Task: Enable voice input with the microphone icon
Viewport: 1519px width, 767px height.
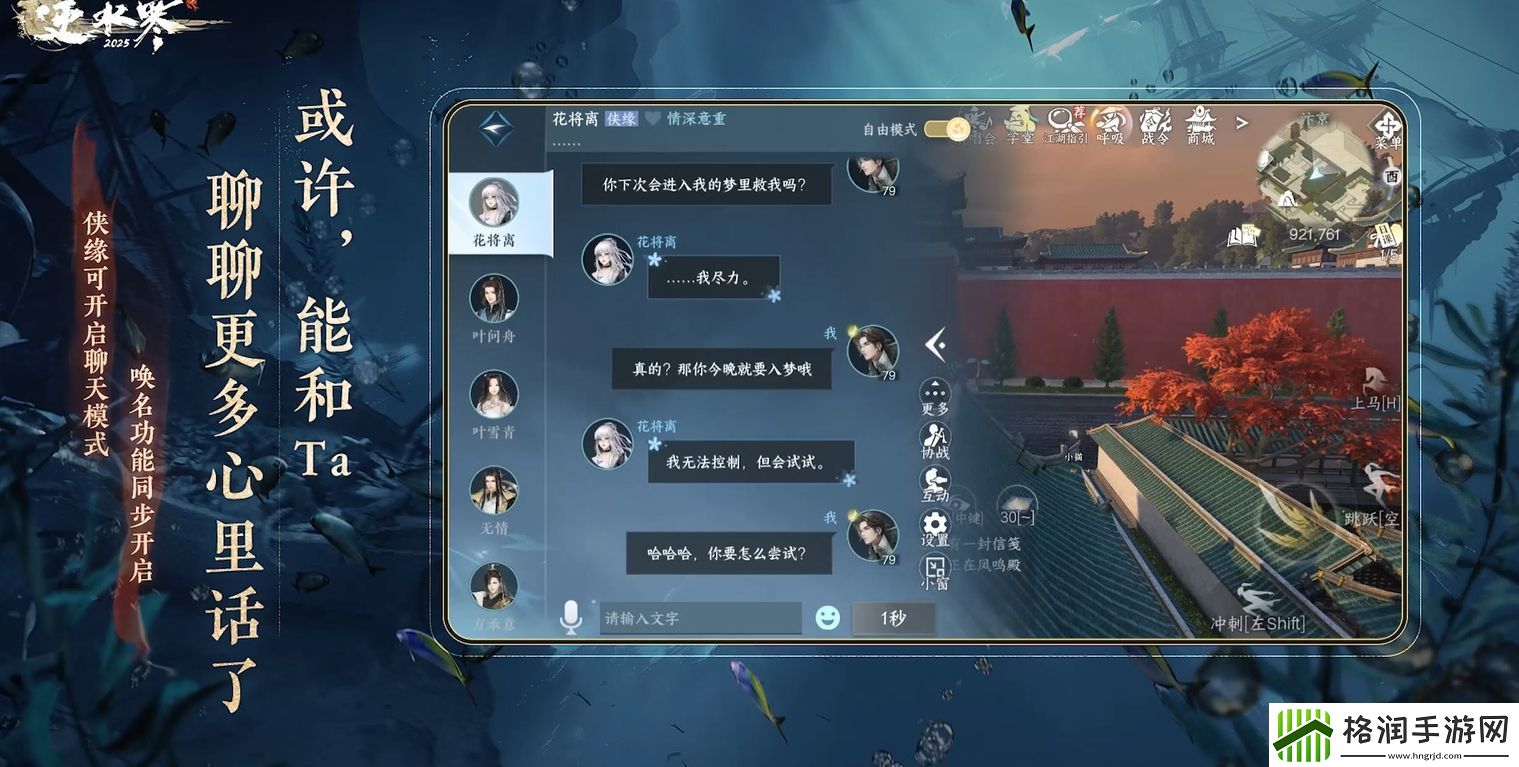Action: click(x=570, y=618)
